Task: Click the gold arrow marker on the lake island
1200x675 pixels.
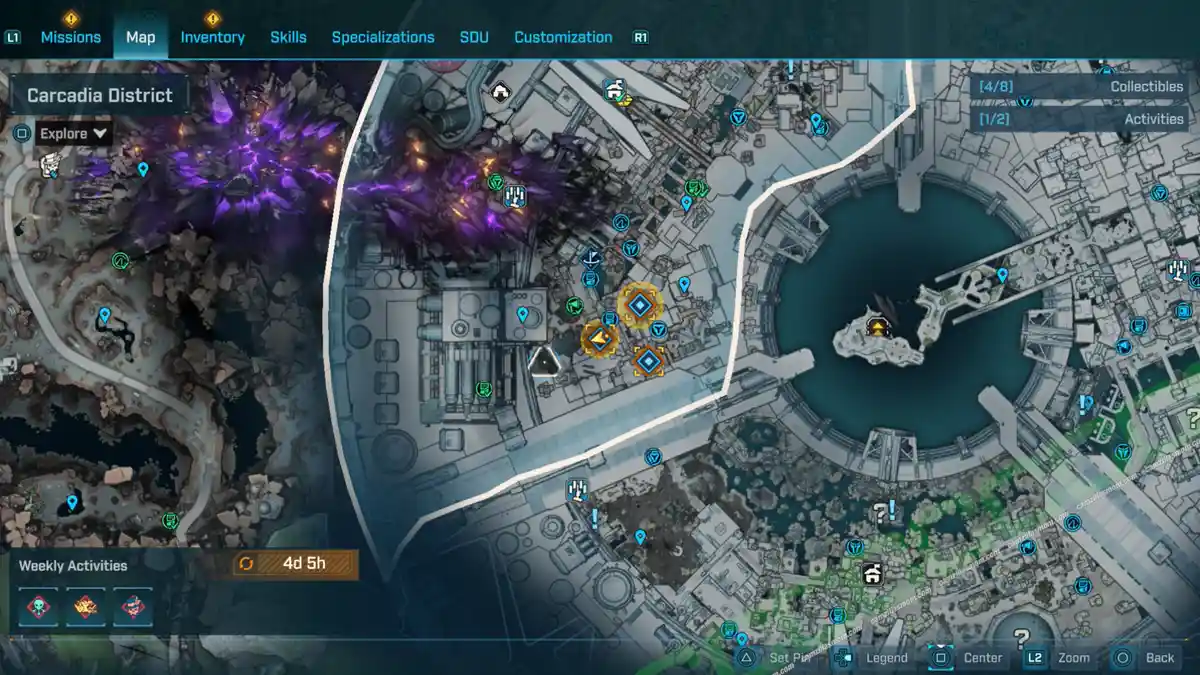Action: [878, 327]
